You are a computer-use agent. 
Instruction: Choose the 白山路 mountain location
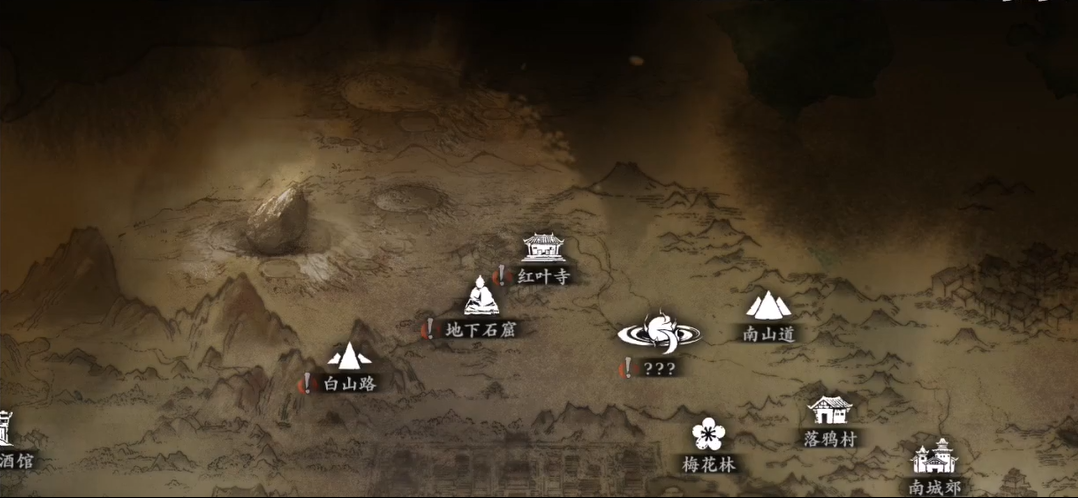coord(349,355)
